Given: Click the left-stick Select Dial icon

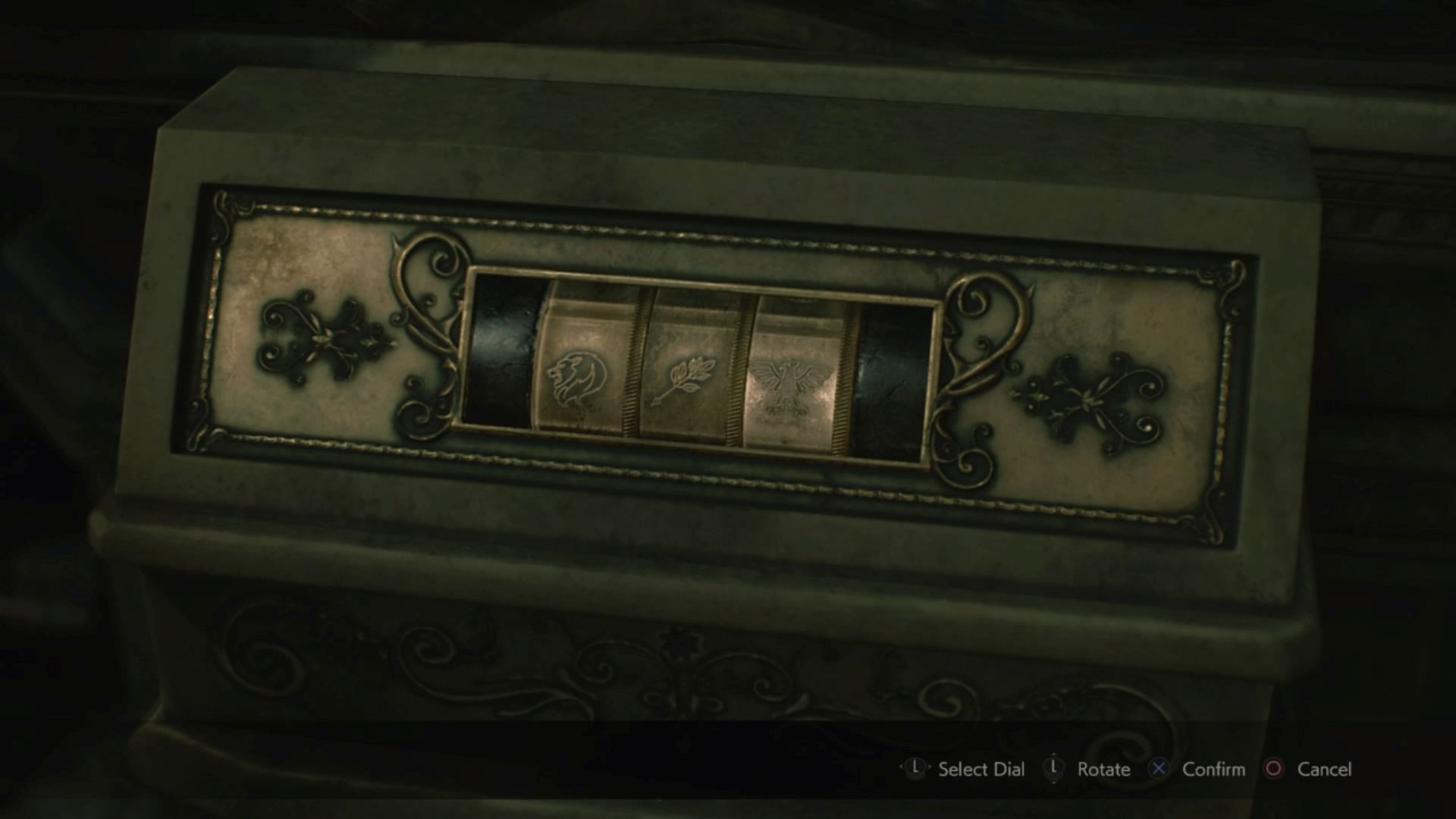Looking at the screenshot, I should (x=916, y=767).
